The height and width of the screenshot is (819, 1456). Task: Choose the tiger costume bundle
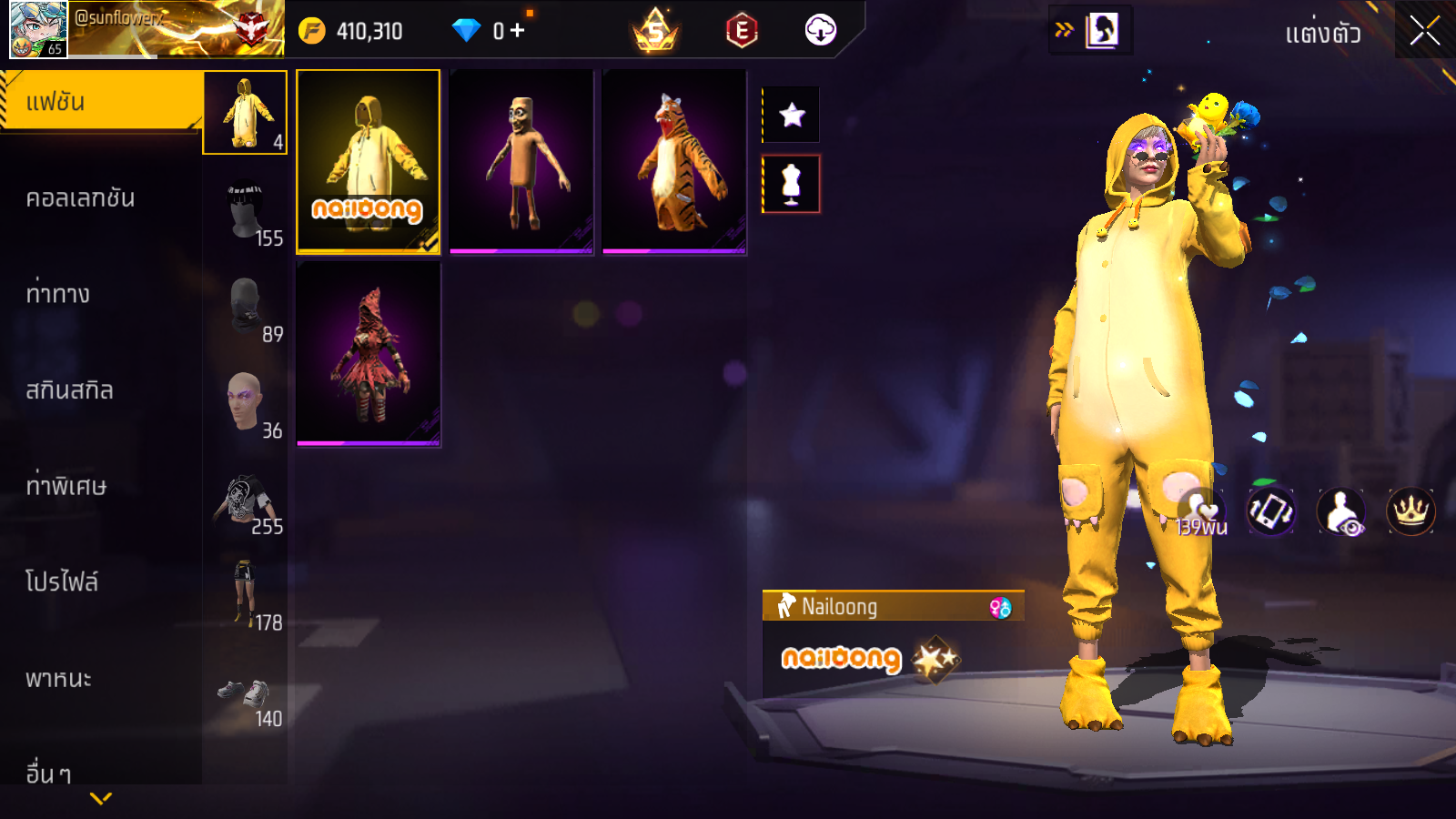click(x=674, y=161)
